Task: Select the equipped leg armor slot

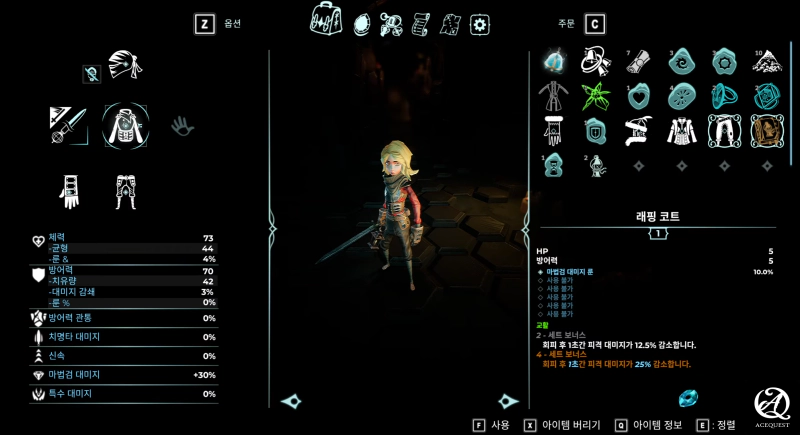Action: coord(126,190)
